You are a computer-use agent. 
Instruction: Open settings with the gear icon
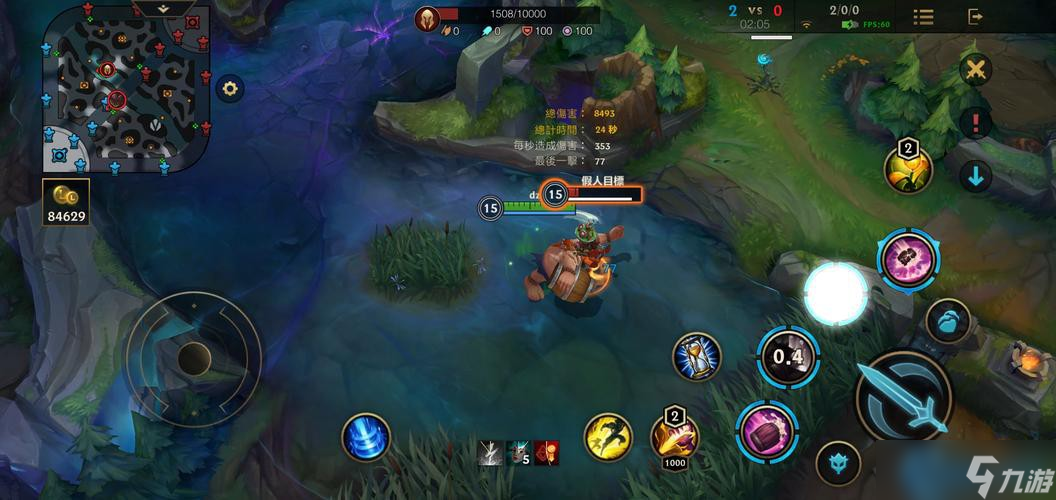click(230, 89)
